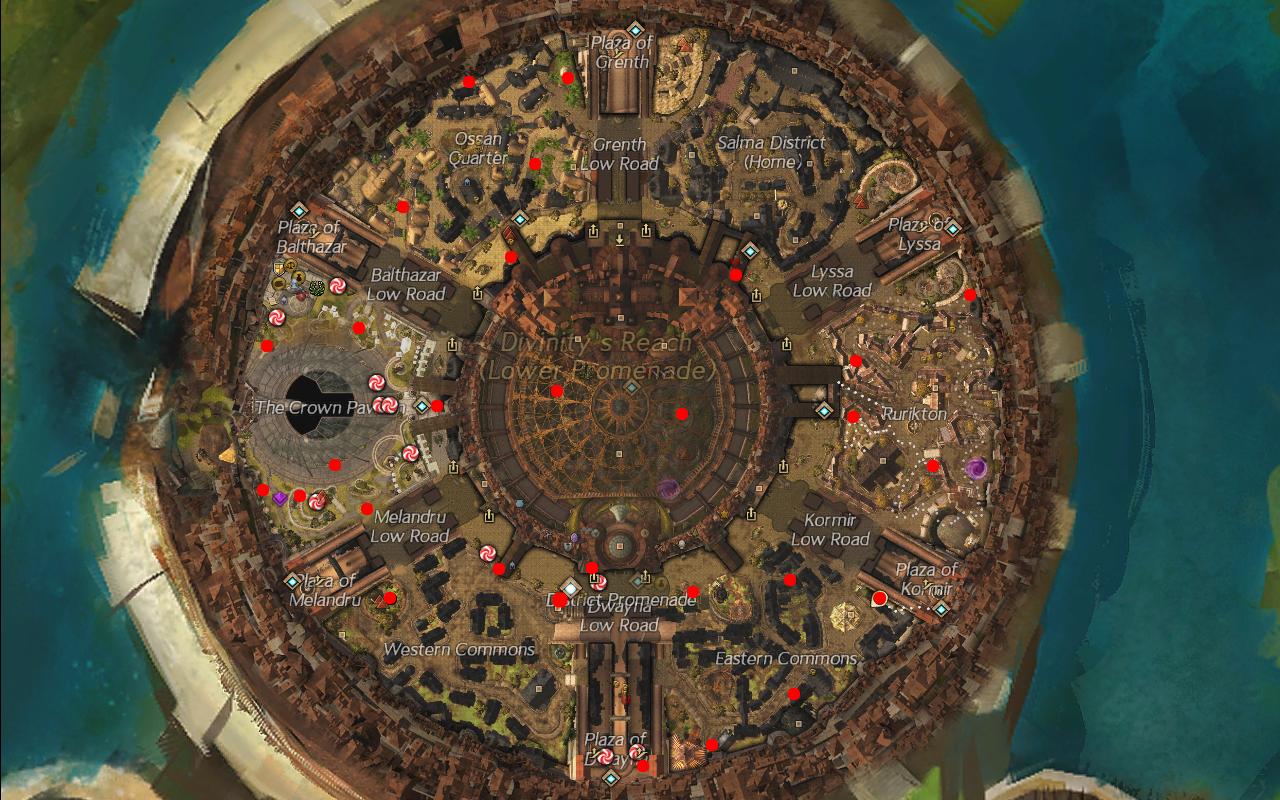Open the purple asura portal icon in Rurikton
Screen dimensions: 1280x800
[977, 467]
